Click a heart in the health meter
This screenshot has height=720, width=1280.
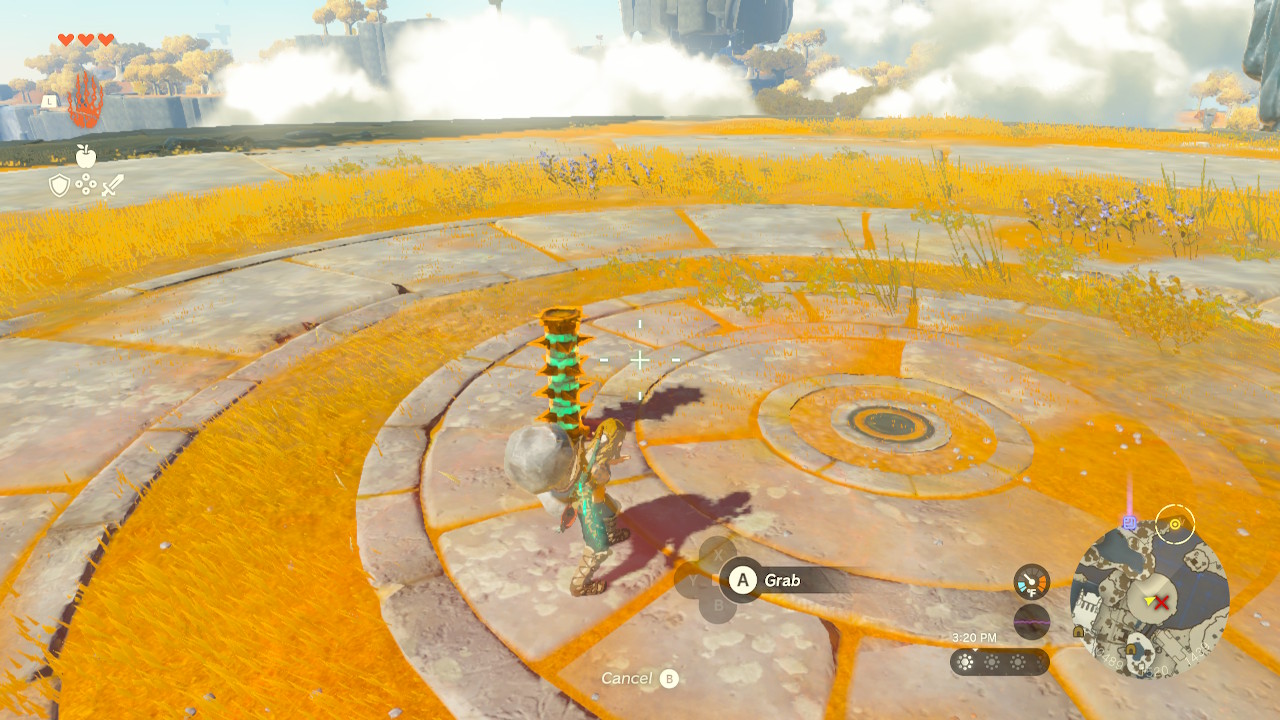tap(64, 40)
